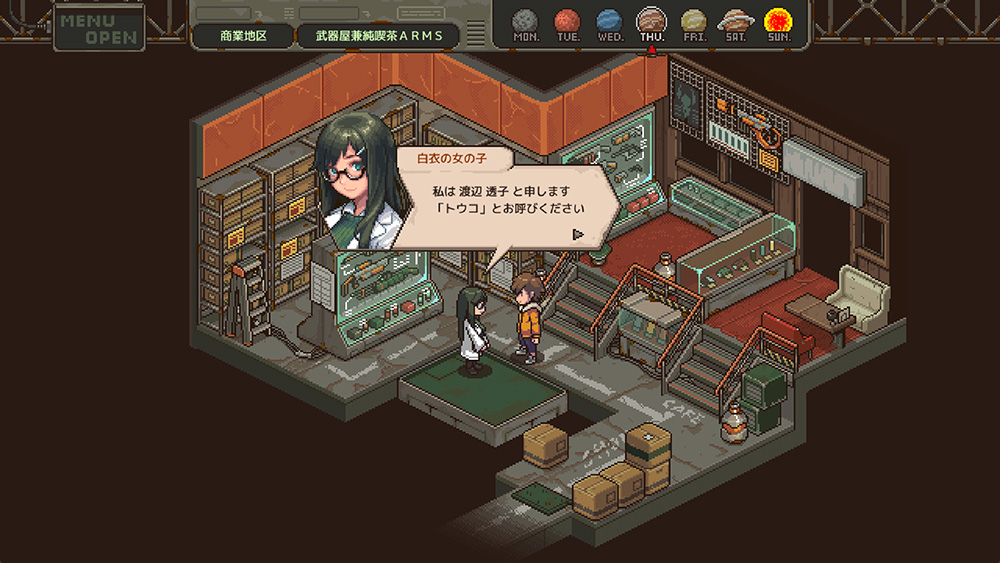Select the Saturday Saturn icon
This screenshot has width=1000, height=563.
coord(735,20)
